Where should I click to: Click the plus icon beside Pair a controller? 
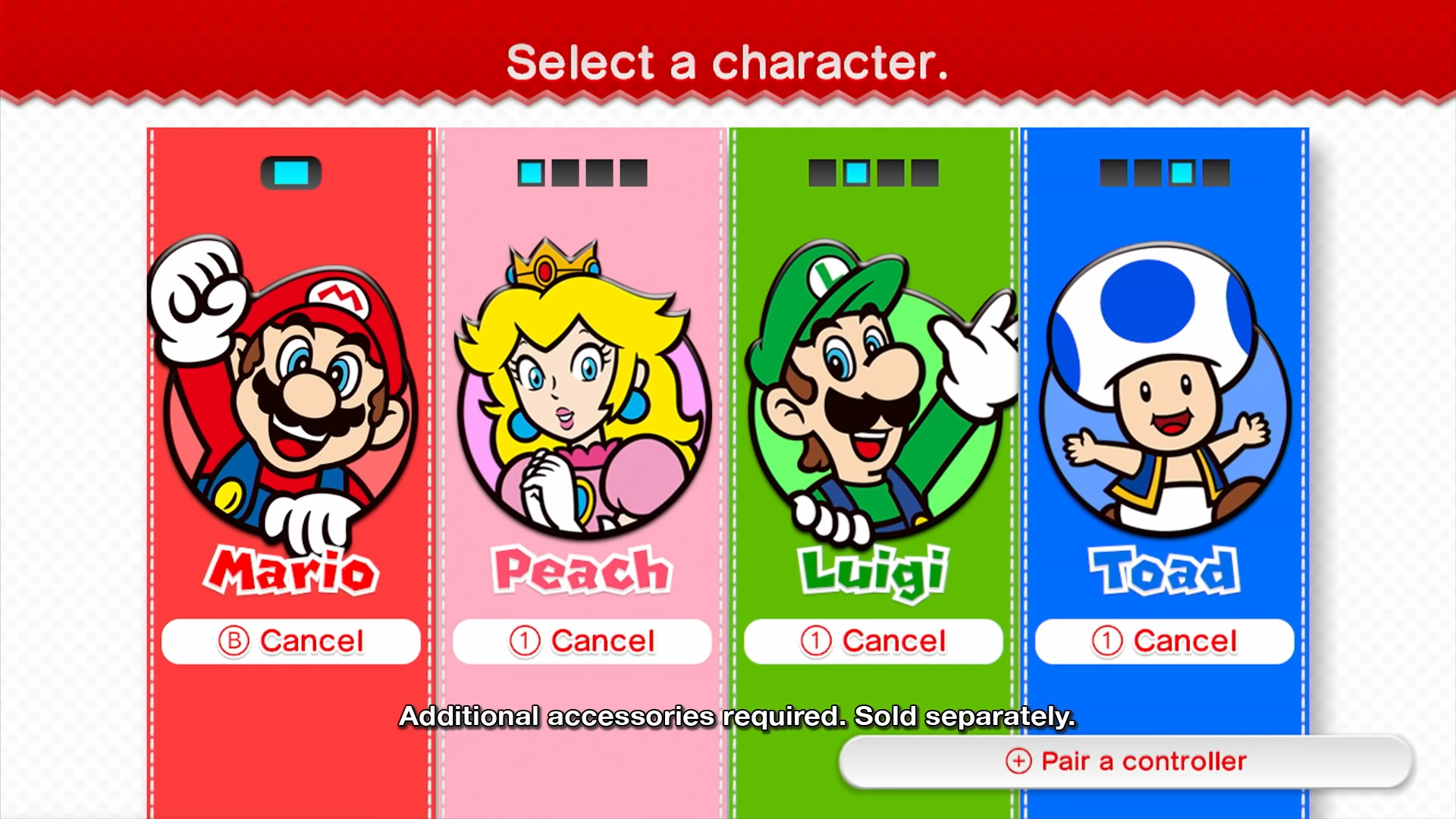point(1017,761)
